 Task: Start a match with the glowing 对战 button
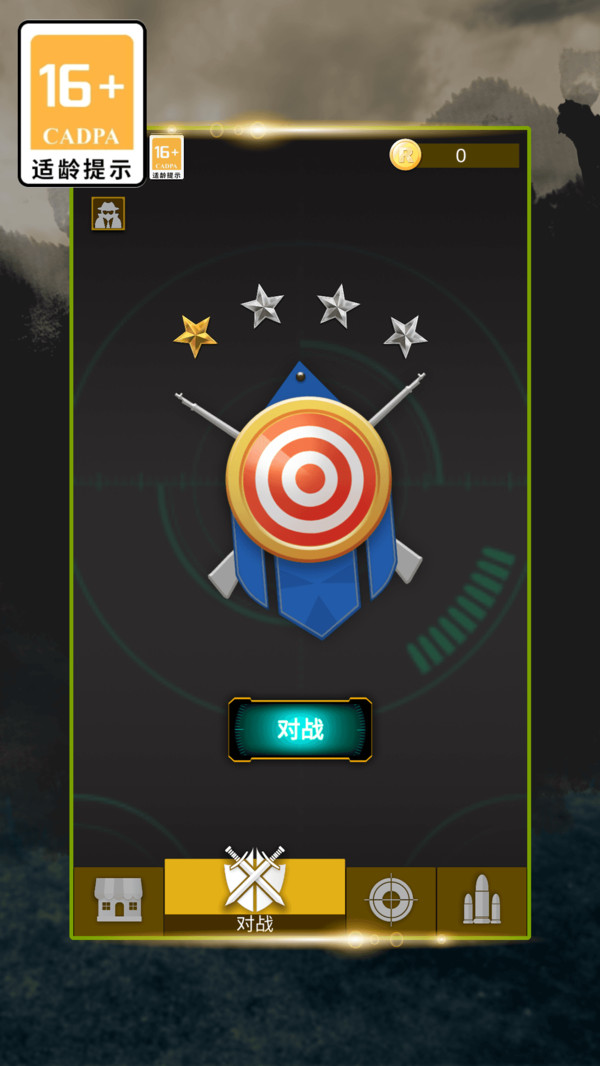point(300,729)
